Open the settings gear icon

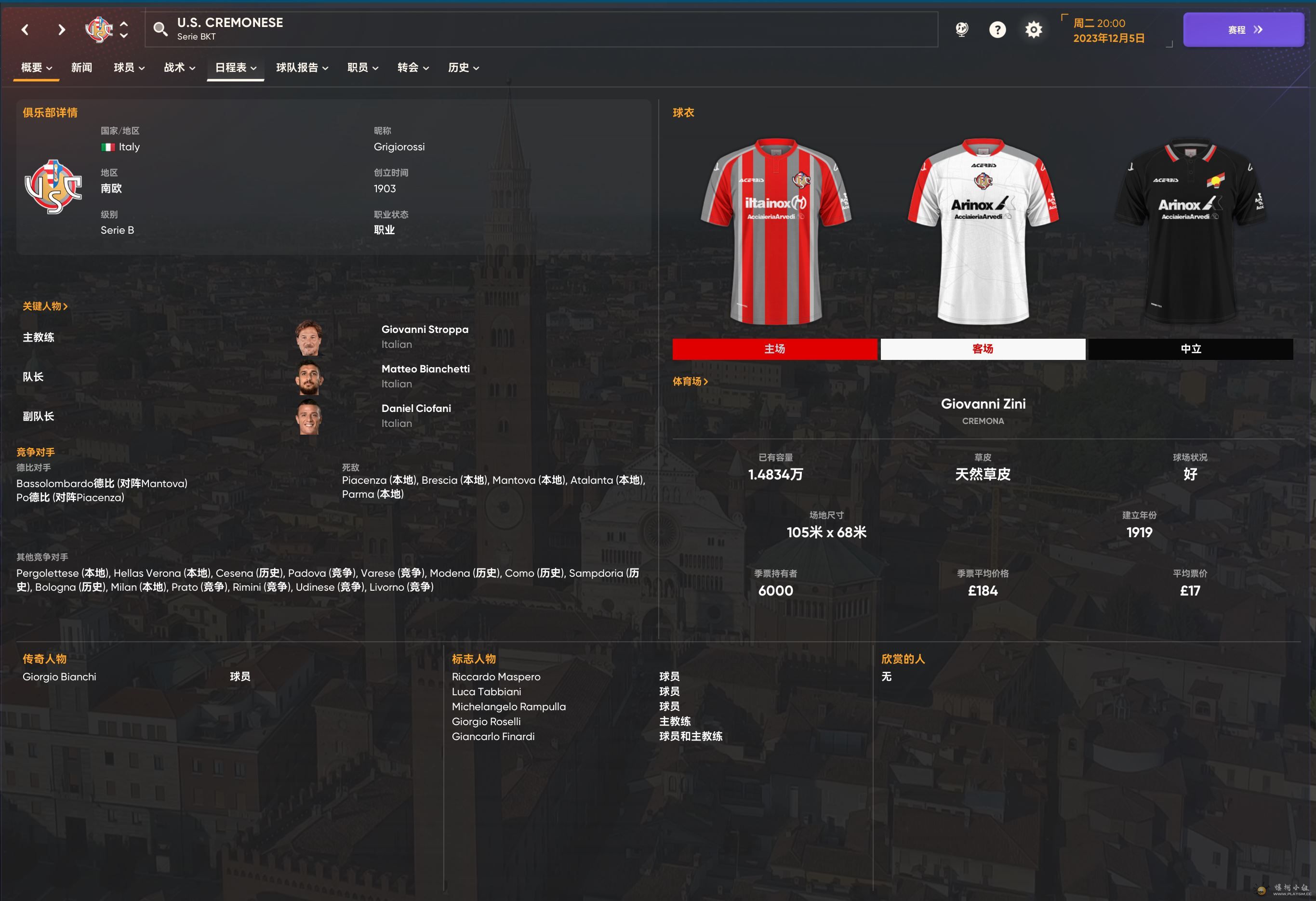coord(1034,29)
